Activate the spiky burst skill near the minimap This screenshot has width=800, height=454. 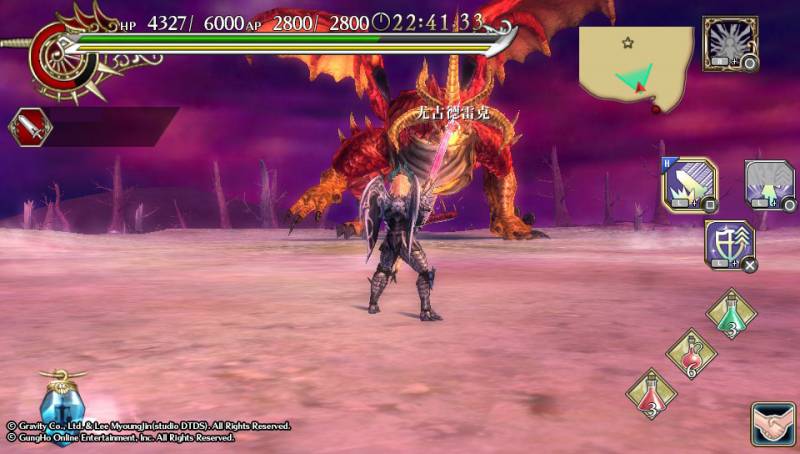[x=729, y=43]
